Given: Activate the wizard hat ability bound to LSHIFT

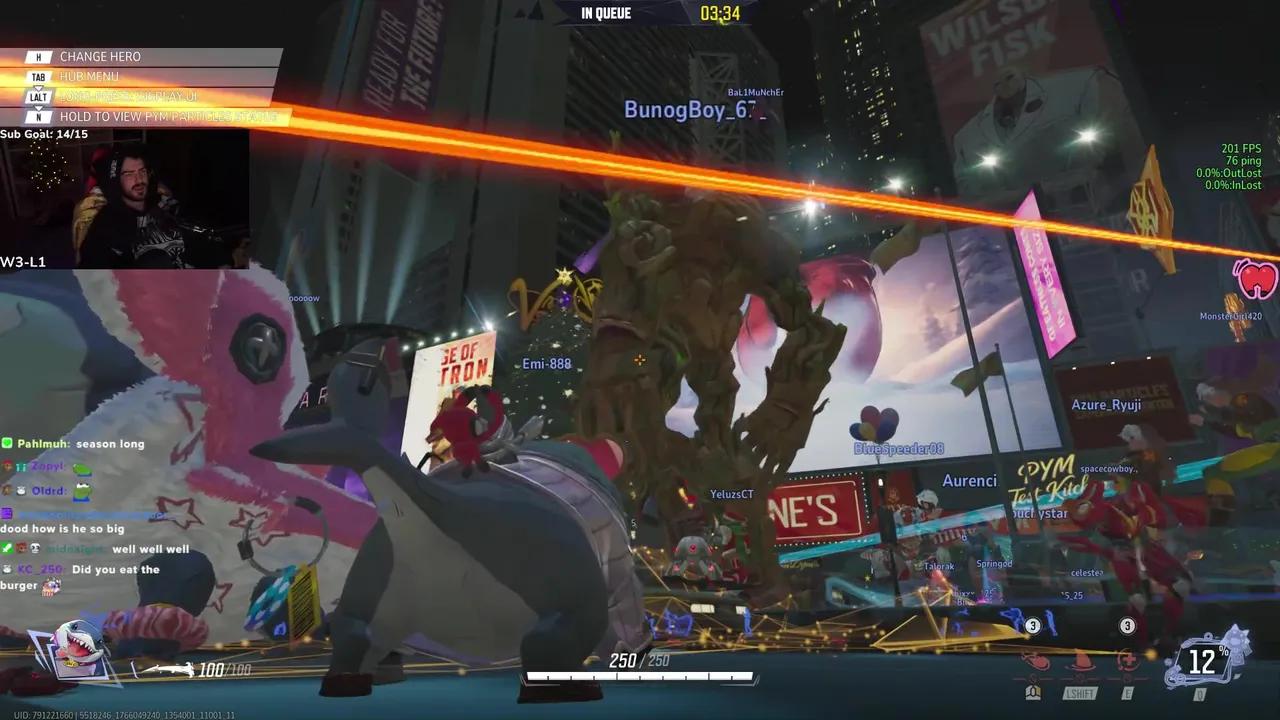Looking at the screenshot, I should click(x=1078, y=660).
